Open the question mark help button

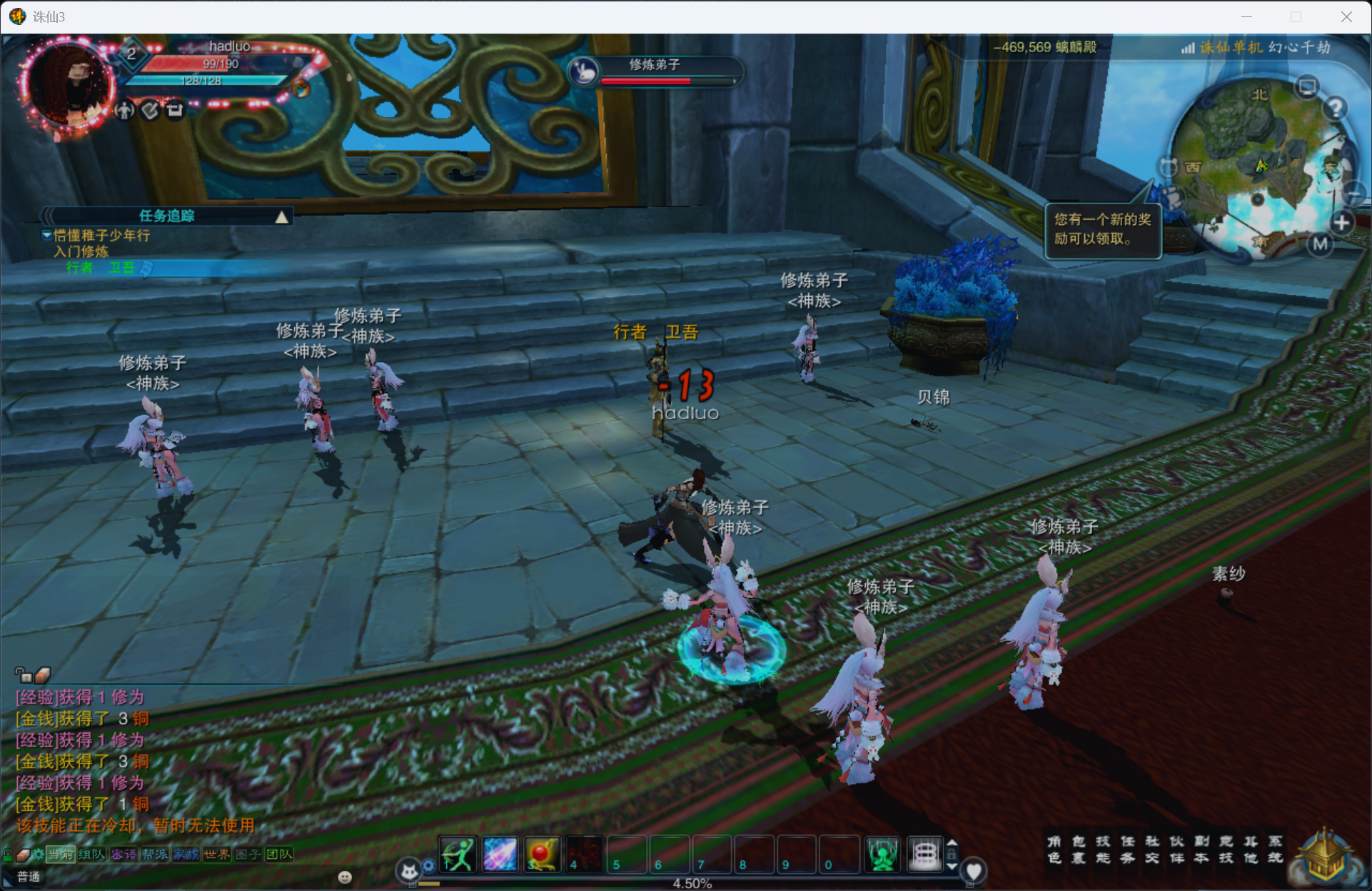click(1335, 109)
